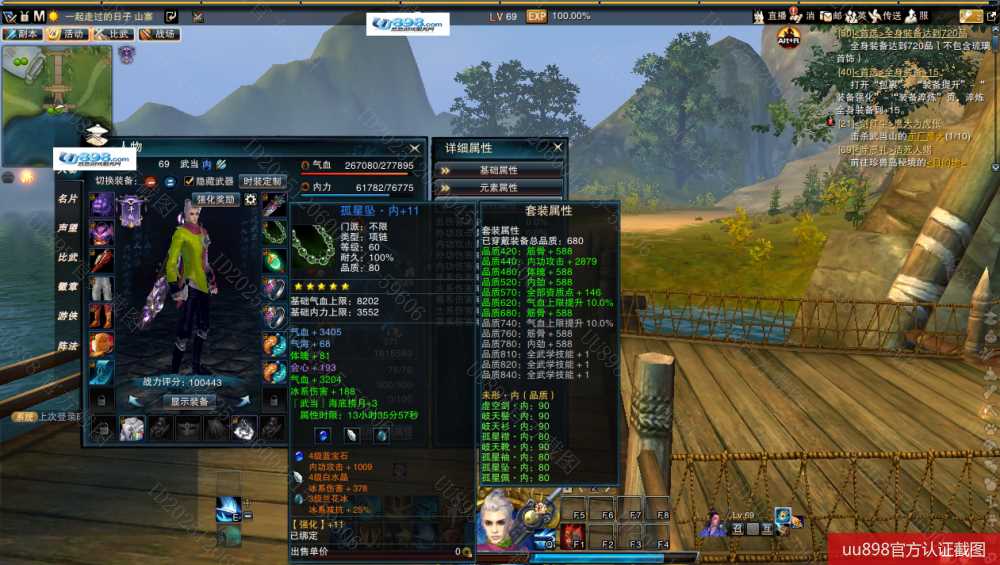
Task: Switch to the 阵法 formation tab
Action: pos(67,345)
